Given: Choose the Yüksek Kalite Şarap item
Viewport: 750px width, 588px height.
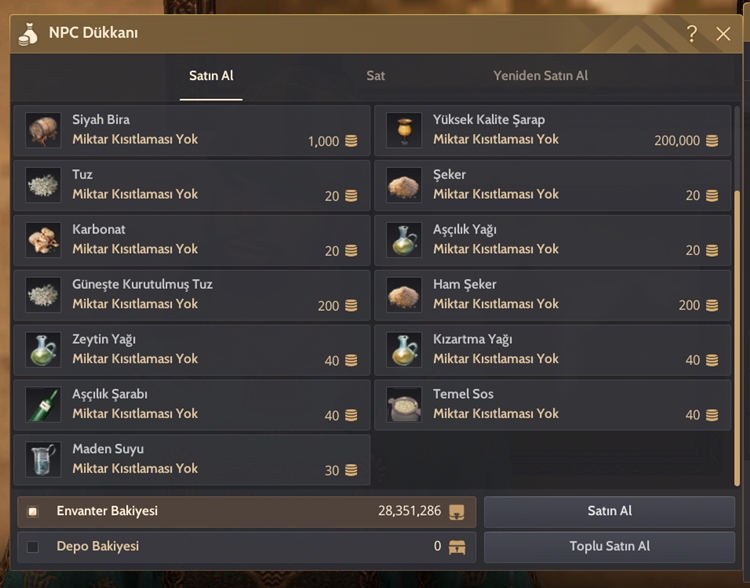Looking at the screenshot, I should (x=552, y=130).
